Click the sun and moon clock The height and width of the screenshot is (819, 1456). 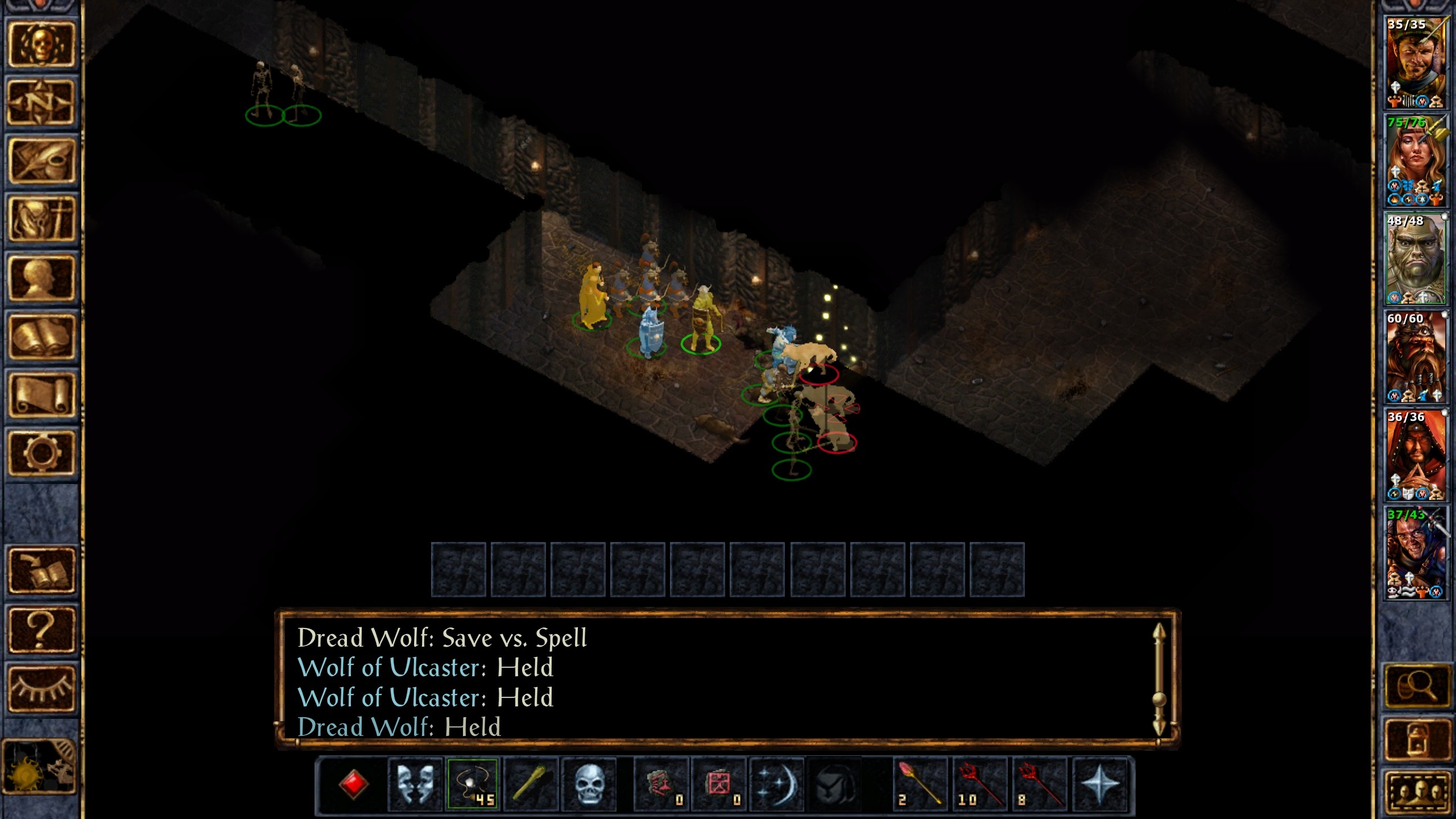tap(39, 766)
